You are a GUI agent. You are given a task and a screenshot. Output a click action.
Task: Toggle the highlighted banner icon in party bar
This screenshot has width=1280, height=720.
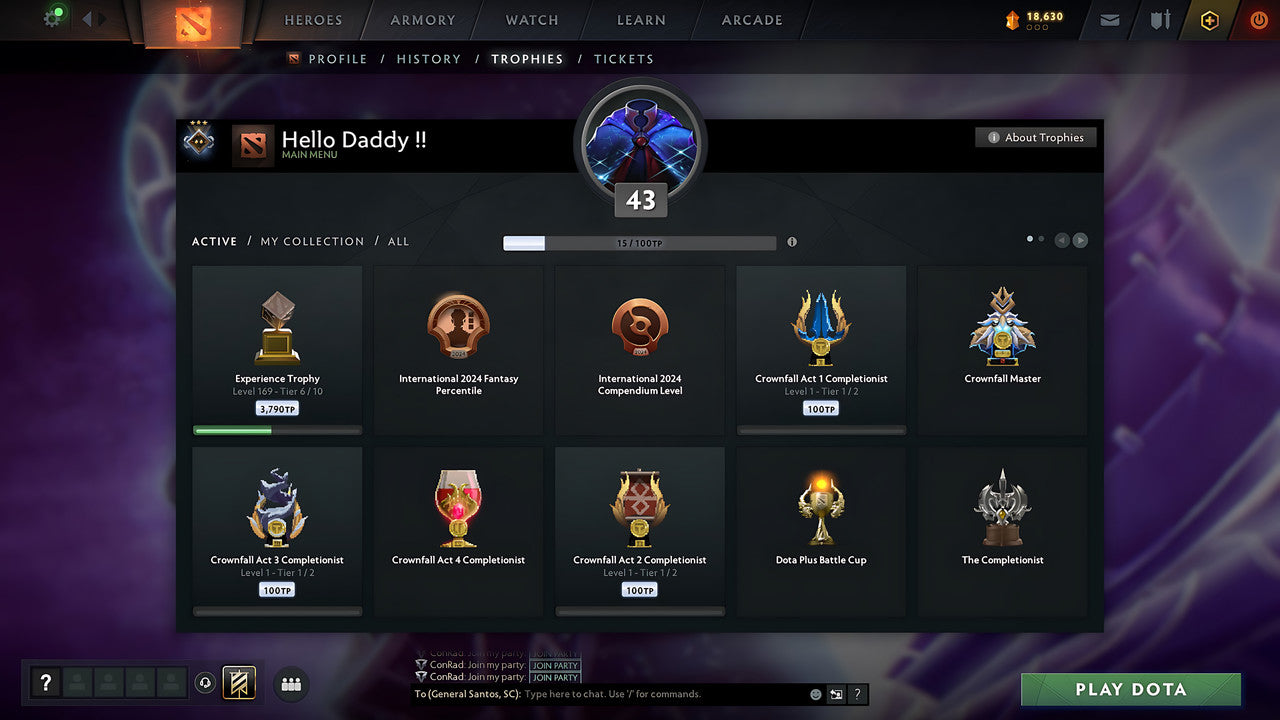(240, 683)
